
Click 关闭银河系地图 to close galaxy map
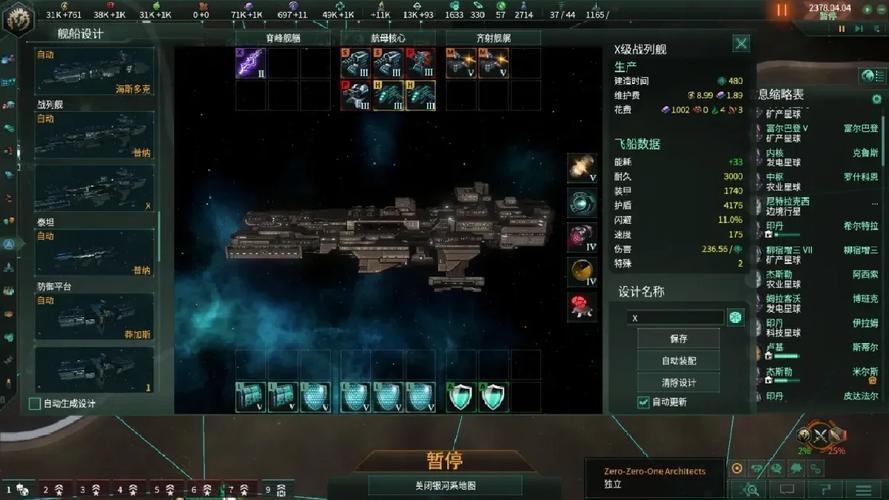[x=444, y=486]
